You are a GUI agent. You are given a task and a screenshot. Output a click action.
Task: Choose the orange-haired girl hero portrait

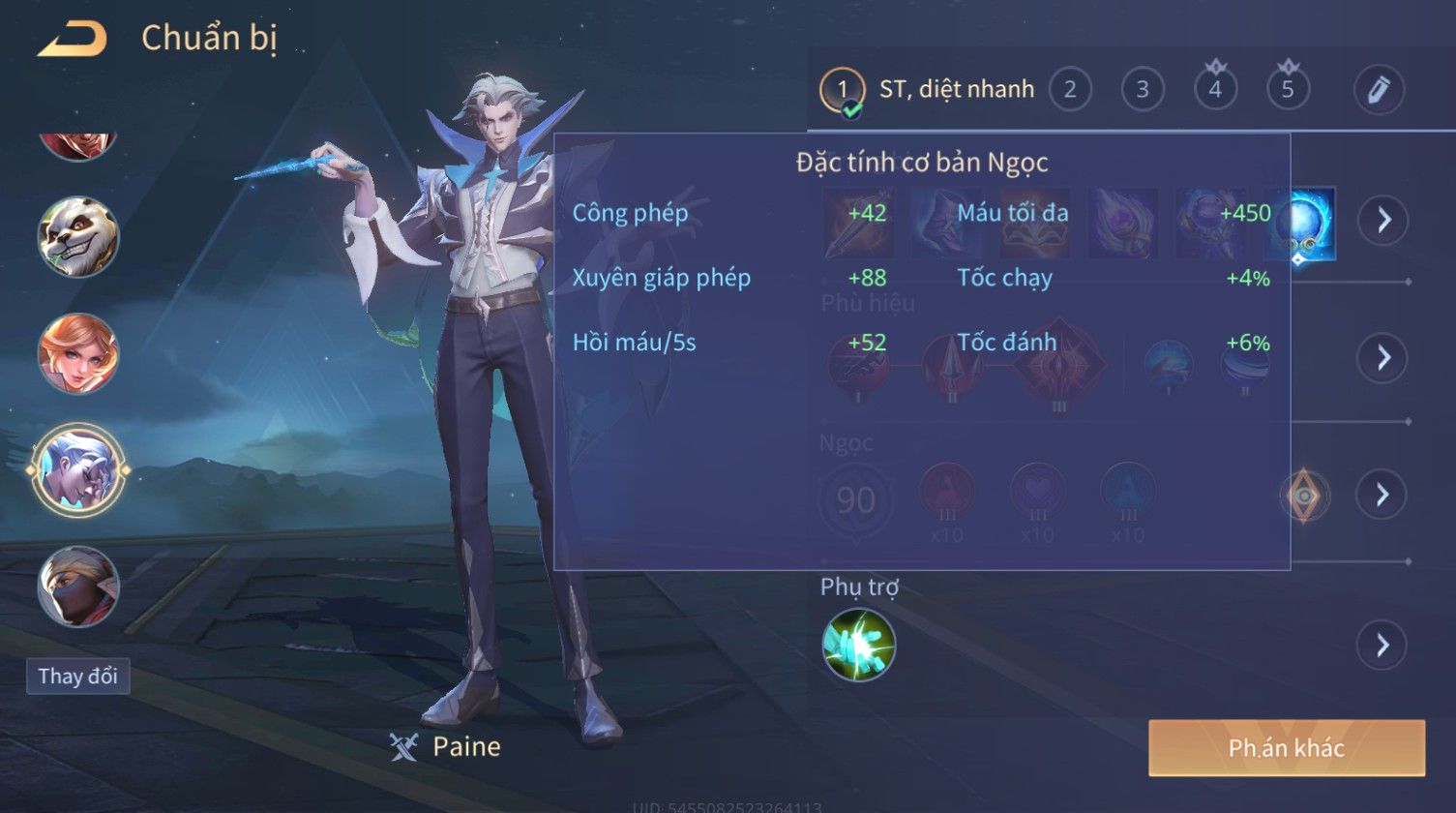[x=78, y=353]
